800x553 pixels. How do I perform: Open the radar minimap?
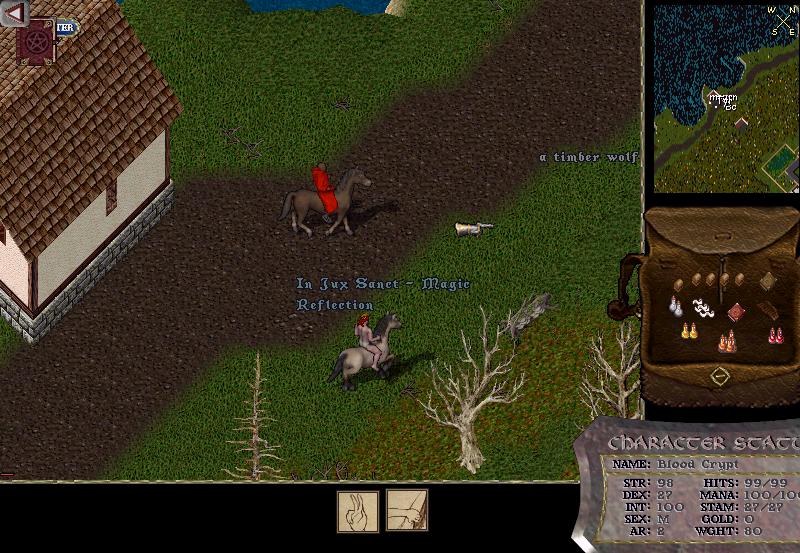[727, 98]
